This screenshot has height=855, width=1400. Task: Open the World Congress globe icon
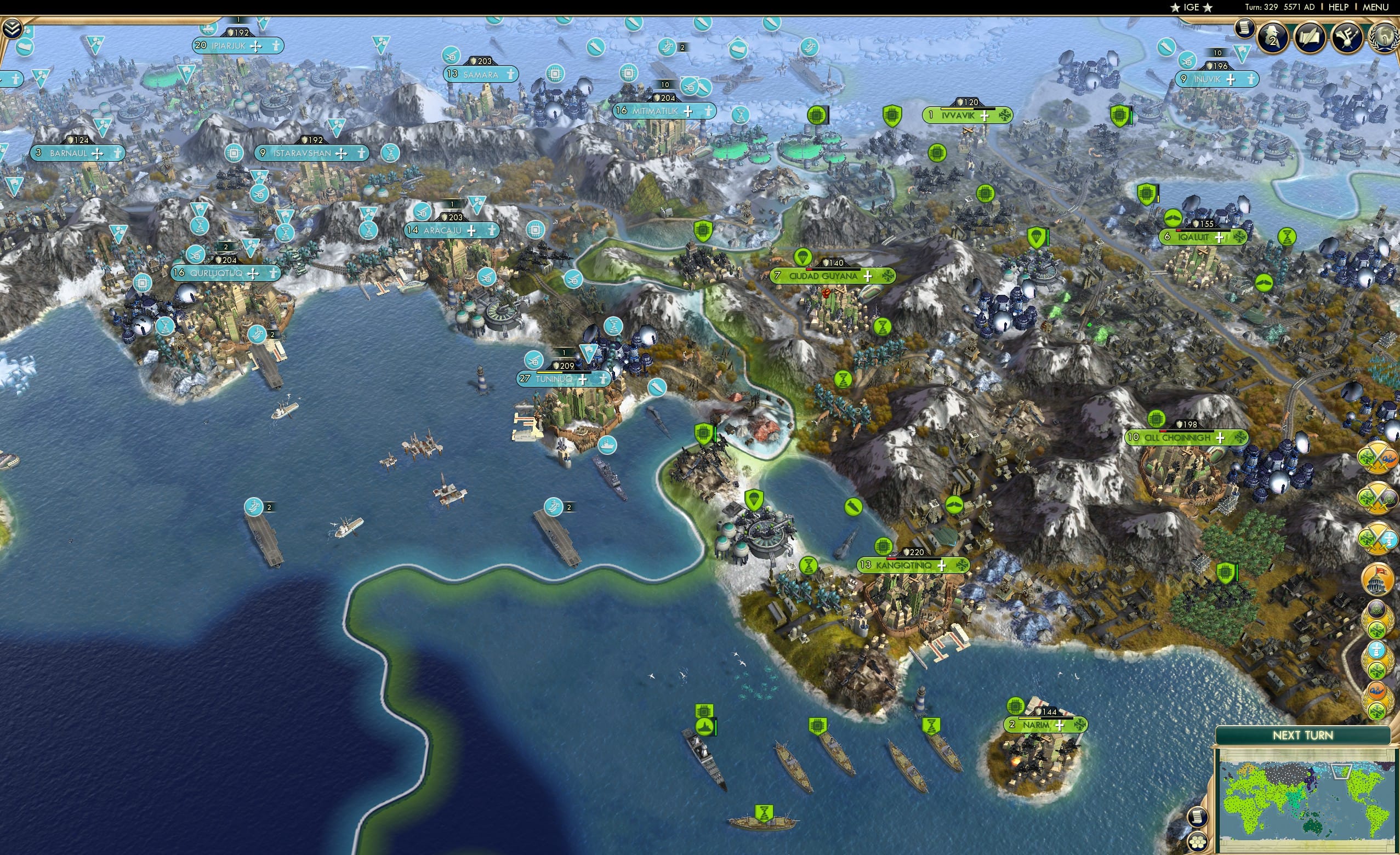point(1383,37)
